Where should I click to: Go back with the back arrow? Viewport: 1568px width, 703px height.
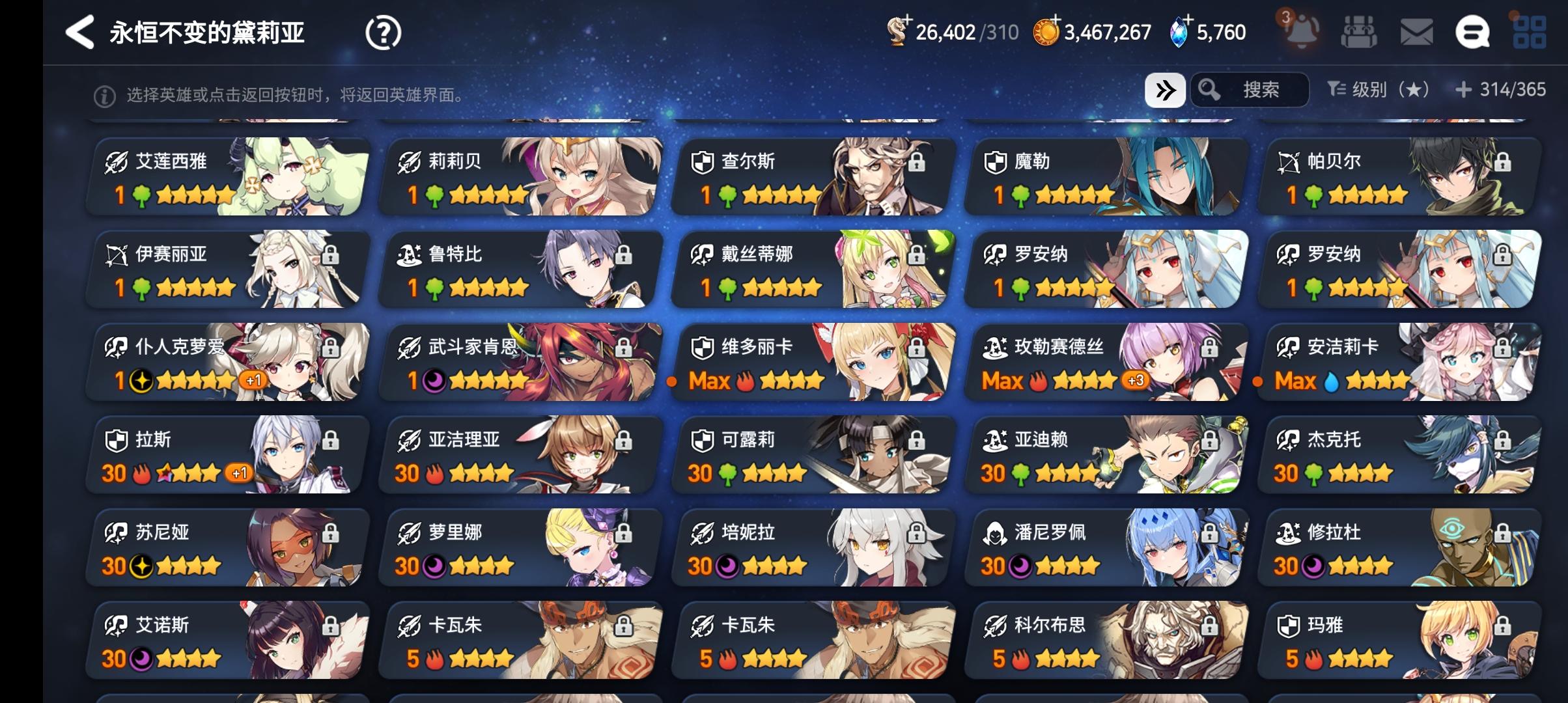click(79, 31)
